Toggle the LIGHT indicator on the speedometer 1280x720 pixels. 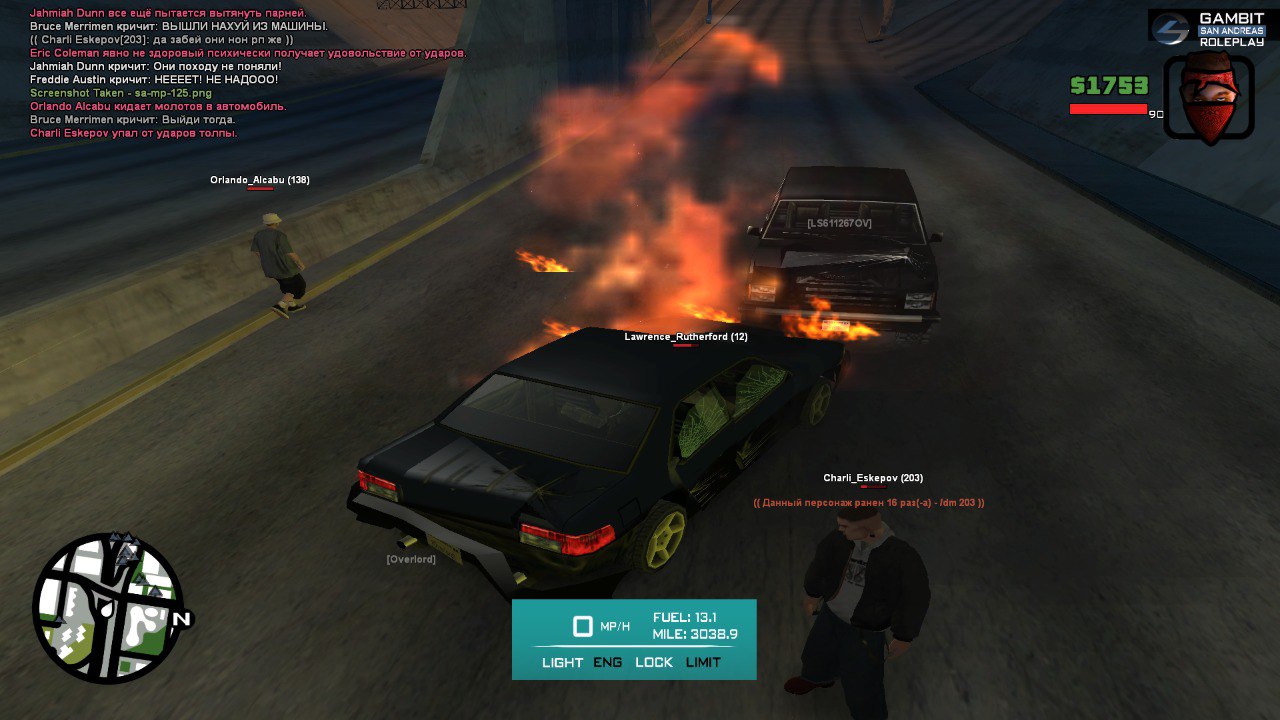[x=562, y=662]
